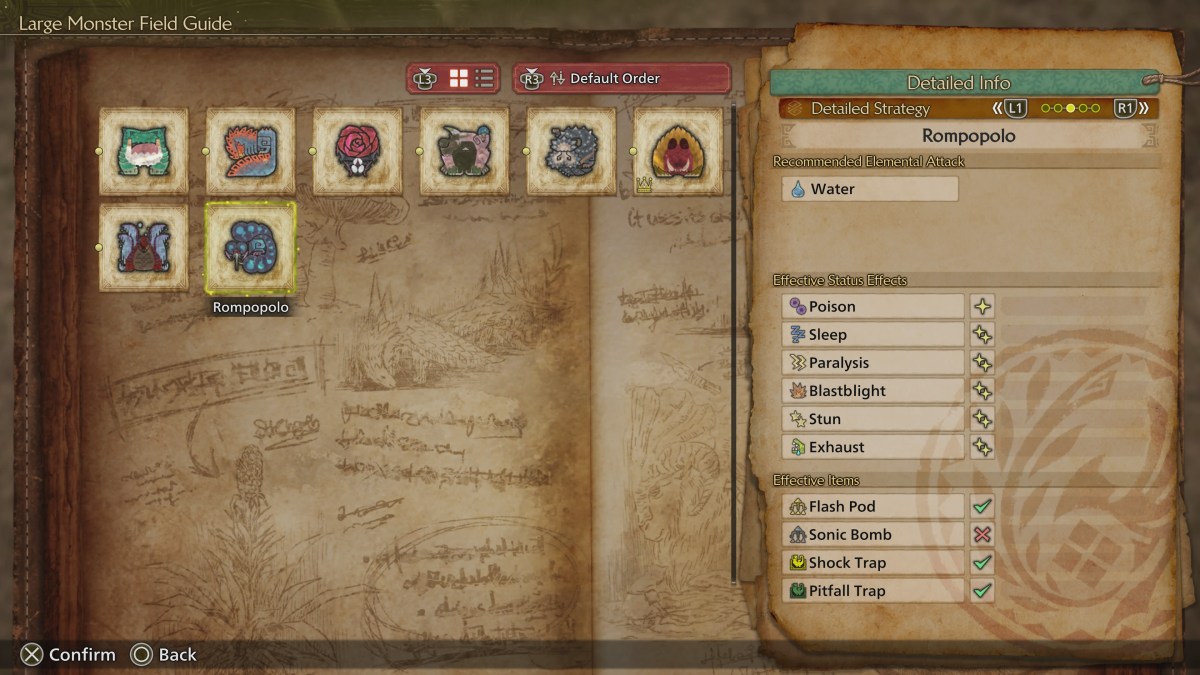
Task: Select the Pitfall Trap item row
Action: [x=873, y=591]
